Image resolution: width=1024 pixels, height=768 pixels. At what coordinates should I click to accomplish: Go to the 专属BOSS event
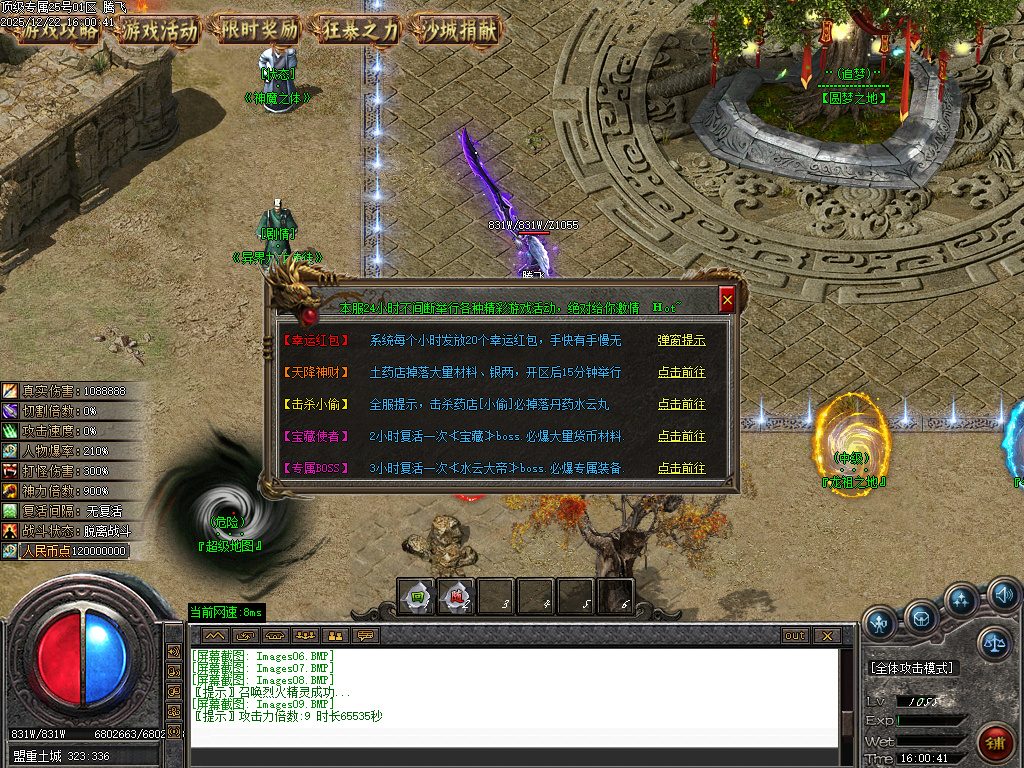(681, 468)
